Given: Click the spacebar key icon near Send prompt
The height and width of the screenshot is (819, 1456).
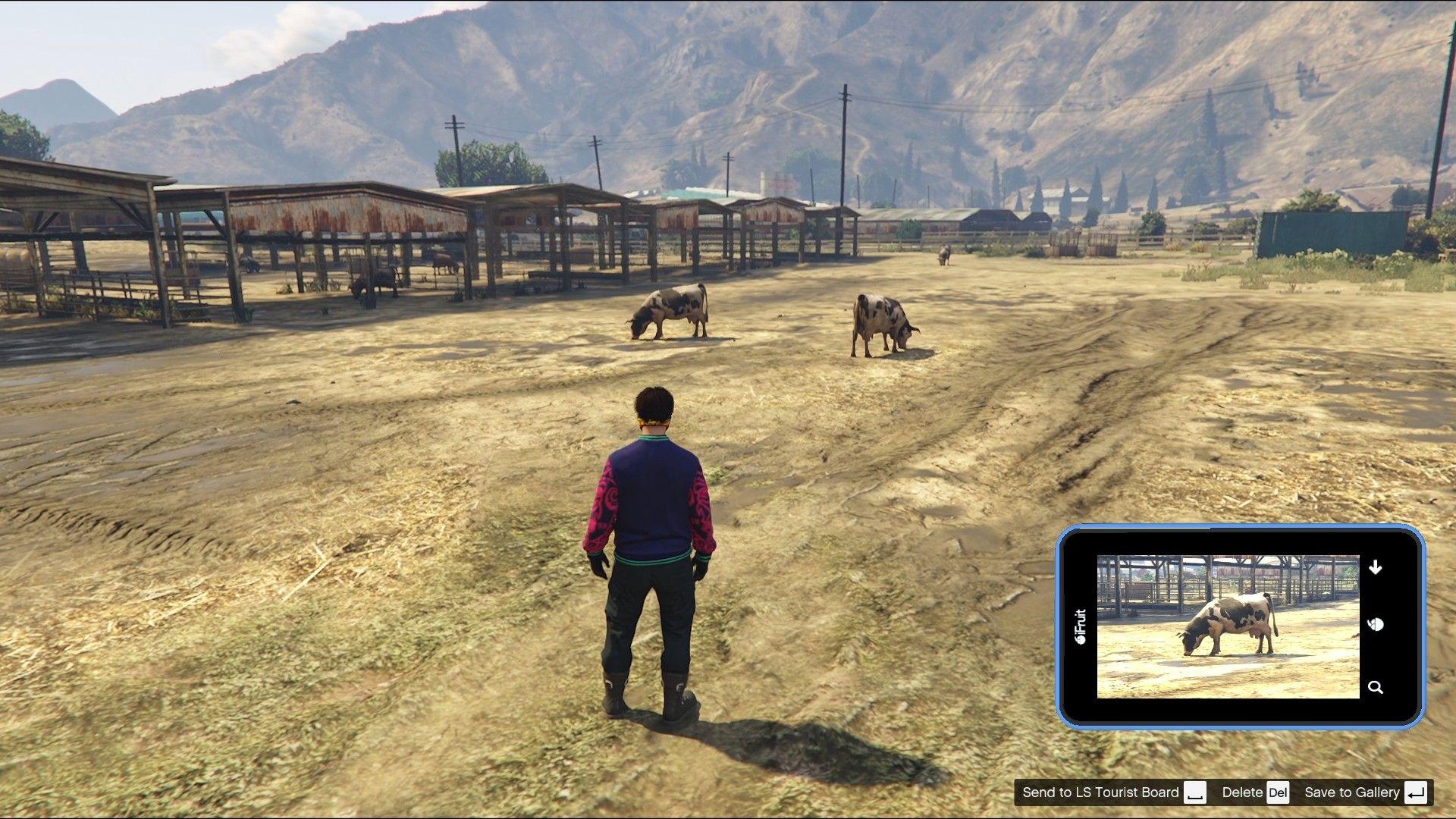Looking at the screenshot, I should coord(1195,792).
